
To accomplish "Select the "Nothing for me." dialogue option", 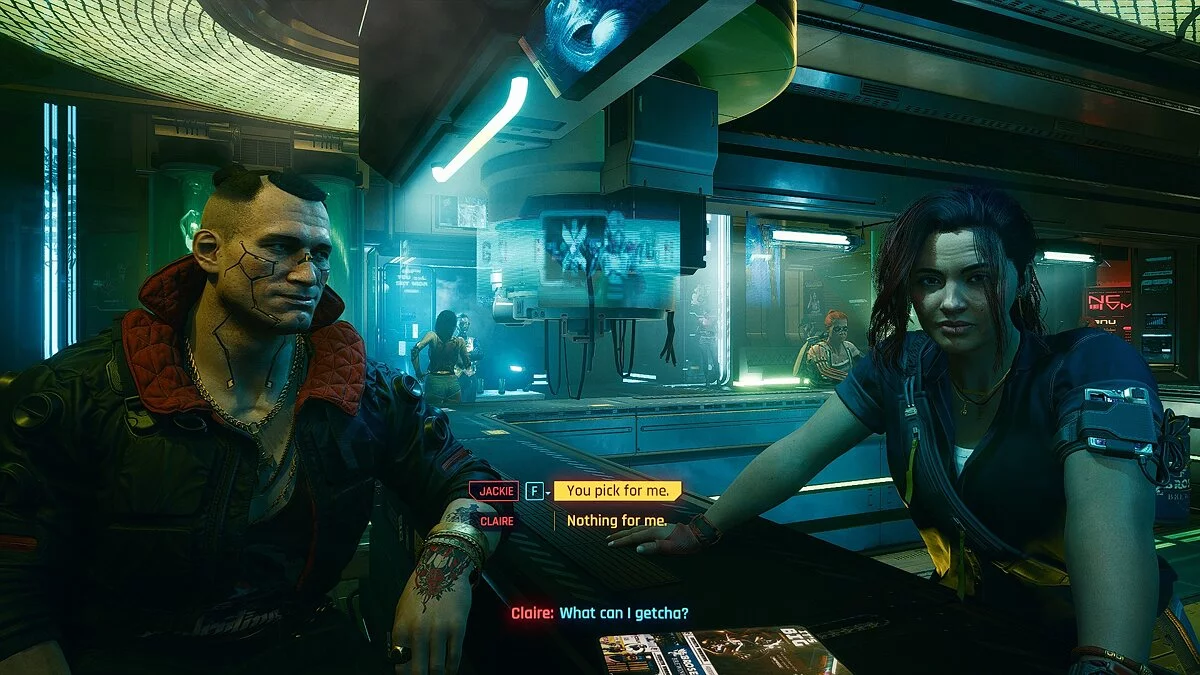I will (616, 520).
